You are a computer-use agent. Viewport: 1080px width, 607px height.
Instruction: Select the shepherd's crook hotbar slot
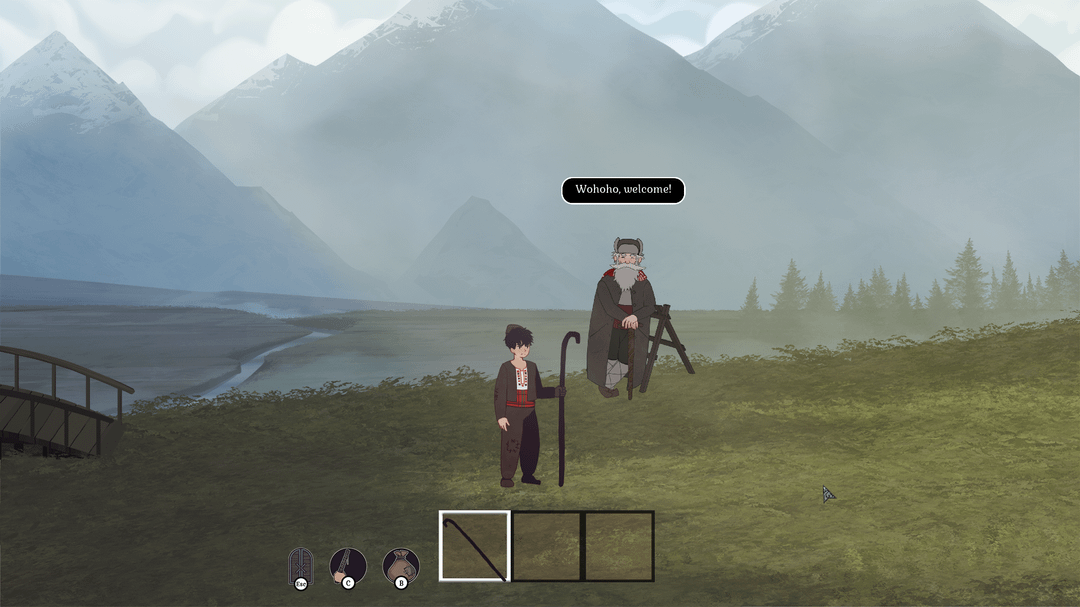click(x=474, y=546)
